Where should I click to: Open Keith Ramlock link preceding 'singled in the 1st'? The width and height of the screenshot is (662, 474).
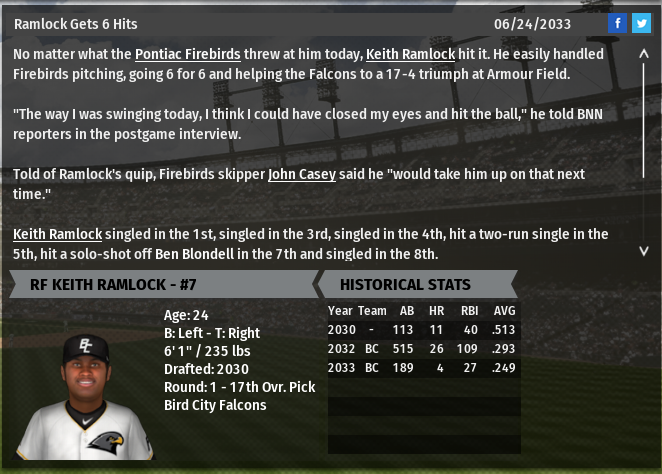point(57,234)
